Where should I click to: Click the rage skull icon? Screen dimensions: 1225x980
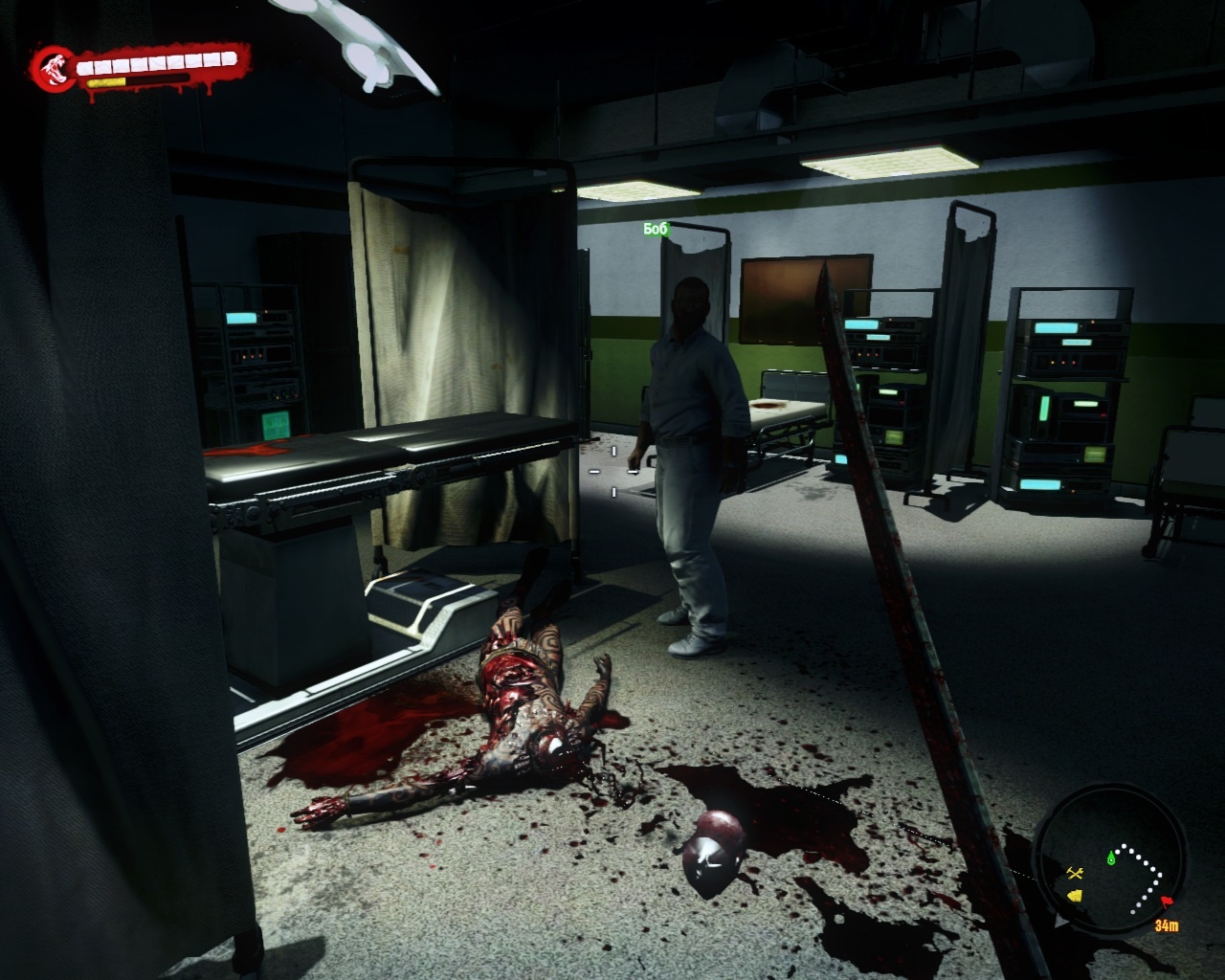coord(51,67)
